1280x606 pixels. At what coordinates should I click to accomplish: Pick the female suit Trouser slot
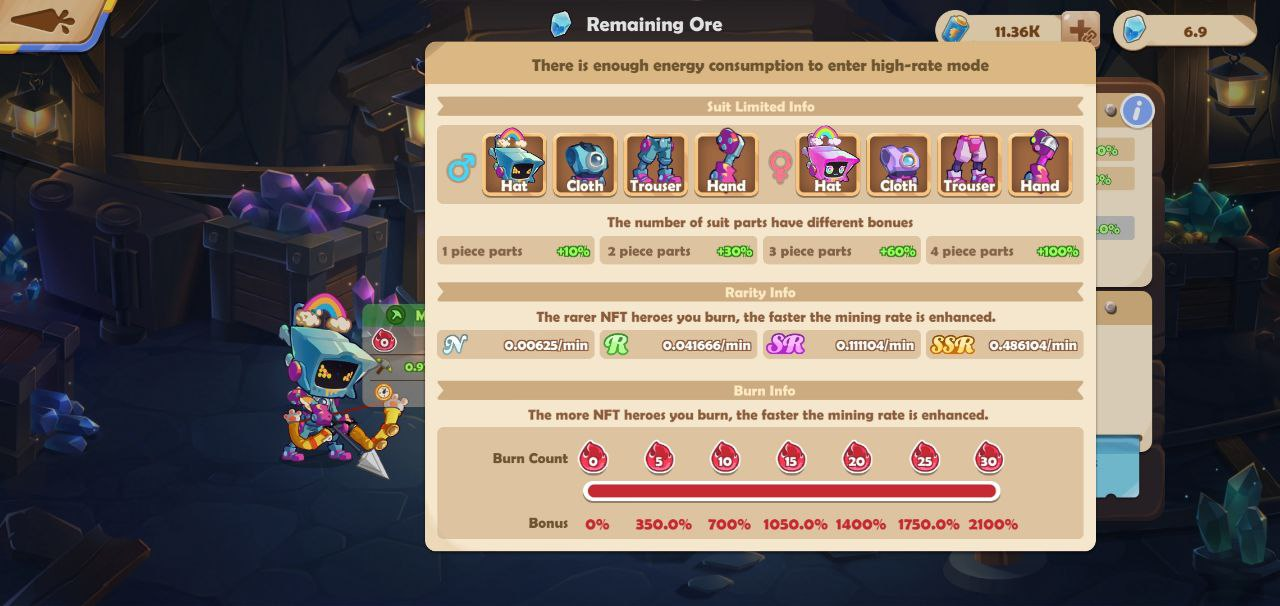click(x=969, y=164)
